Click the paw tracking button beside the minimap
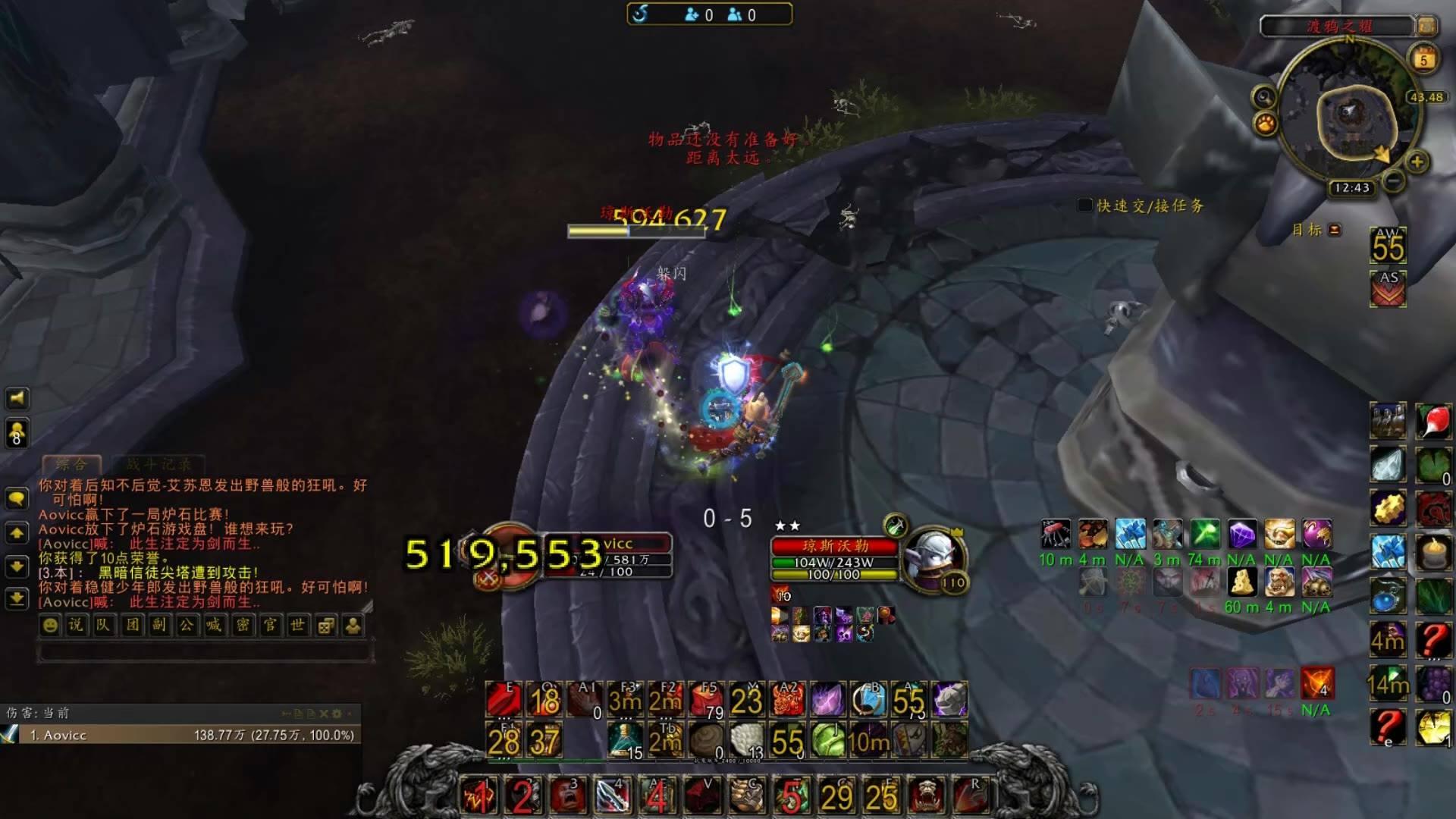Image resolution: width=1456 pixels, height=819 pixels. (1266, 124)
